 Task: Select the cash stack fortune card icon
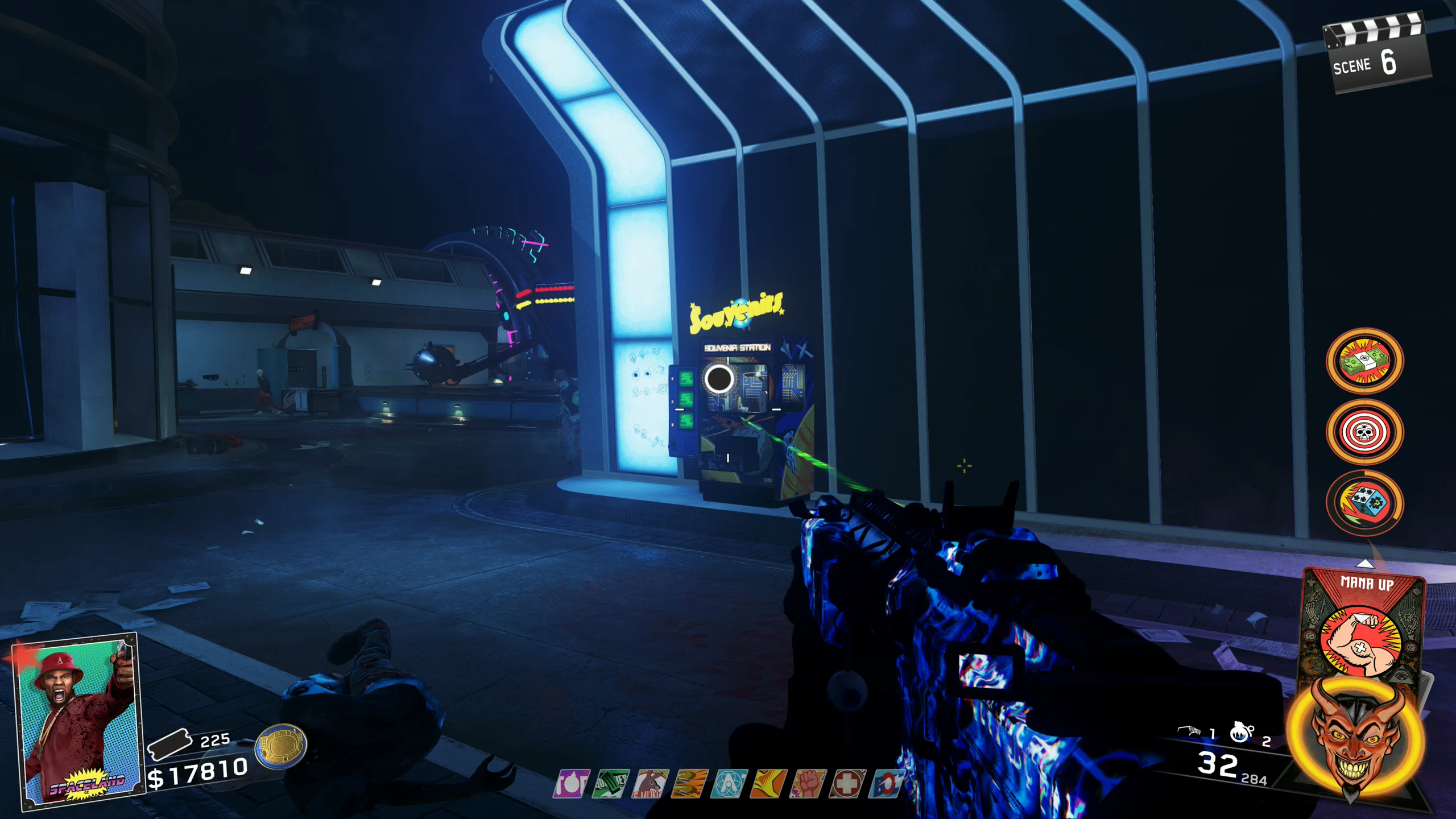click(x=1364, y=361)
